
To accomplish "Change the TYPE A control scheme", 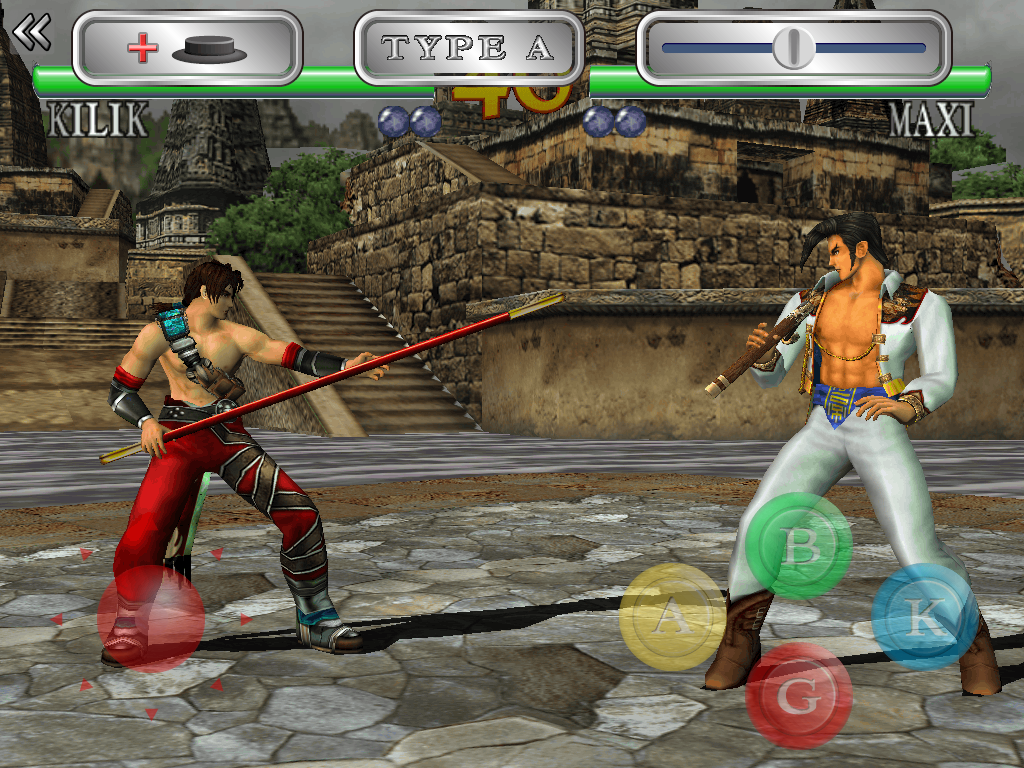I will click(468, 48).
